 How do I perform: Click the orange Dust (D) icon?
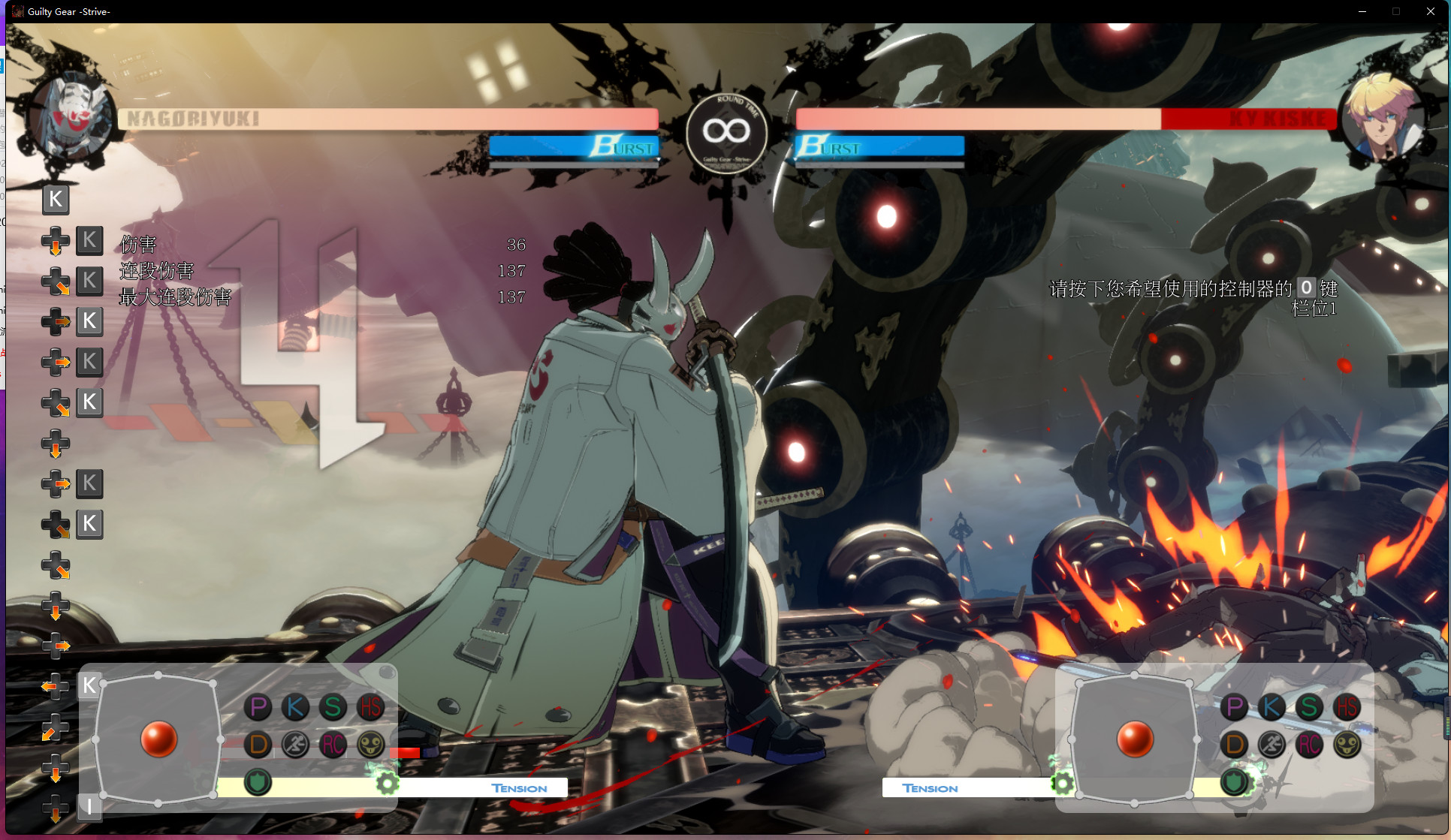pyautogui.click(x=258, y=745)
